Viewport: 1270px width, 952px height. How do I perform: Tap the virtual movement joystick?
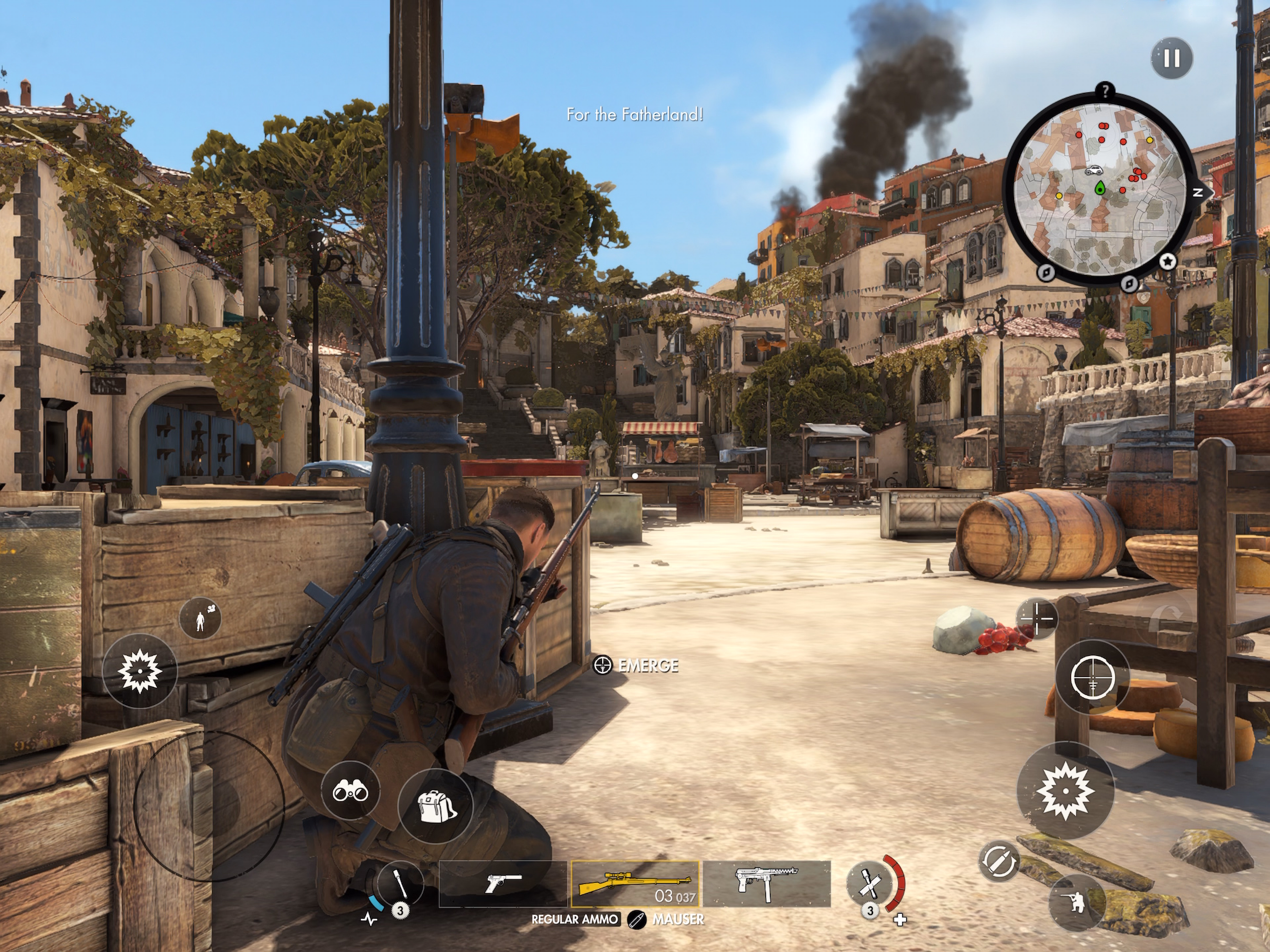click(x=209, y=805)
